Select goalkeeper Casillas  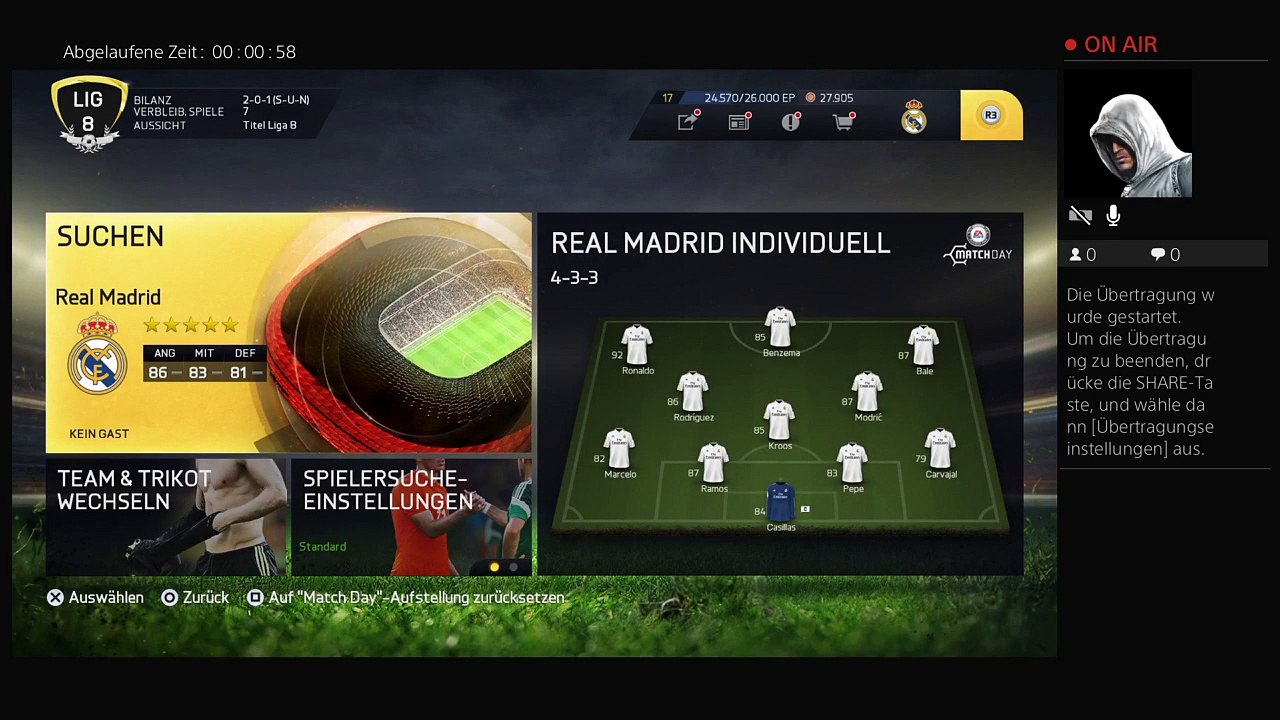(780, 501)
